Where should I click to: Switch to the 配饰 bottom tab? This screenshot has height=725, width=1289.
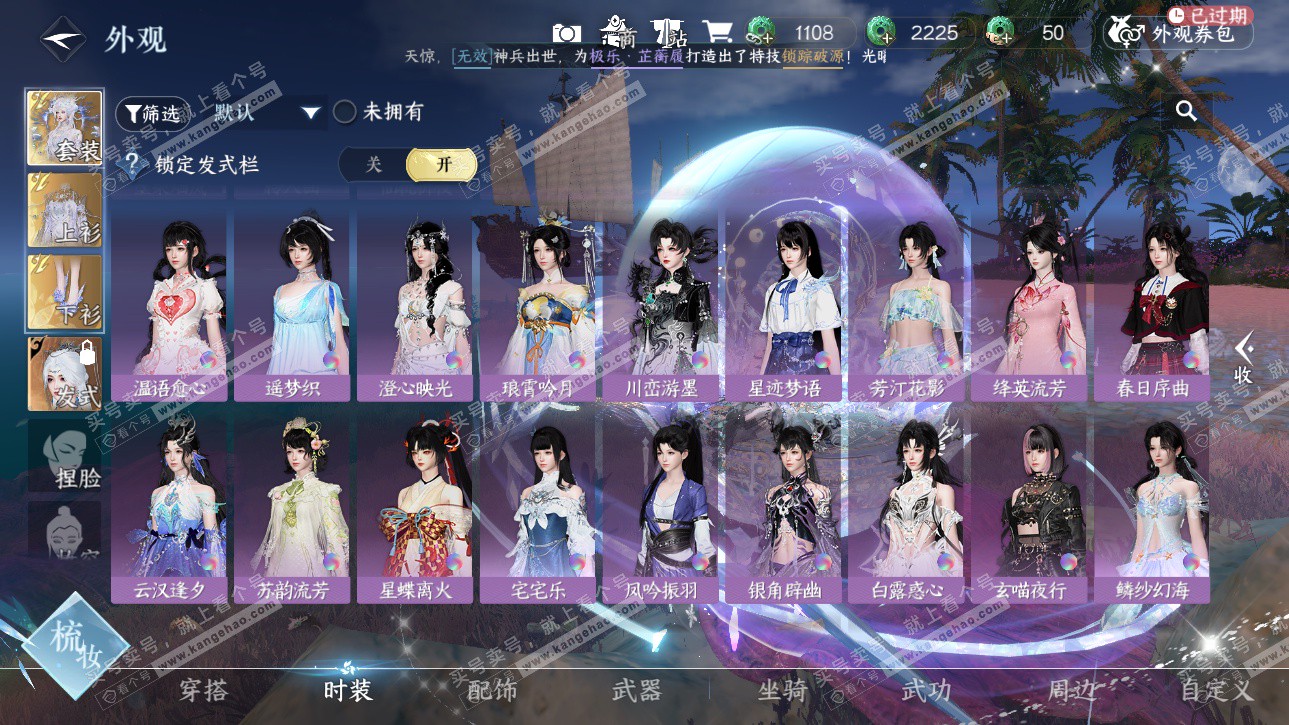click(x=492, y=690)
